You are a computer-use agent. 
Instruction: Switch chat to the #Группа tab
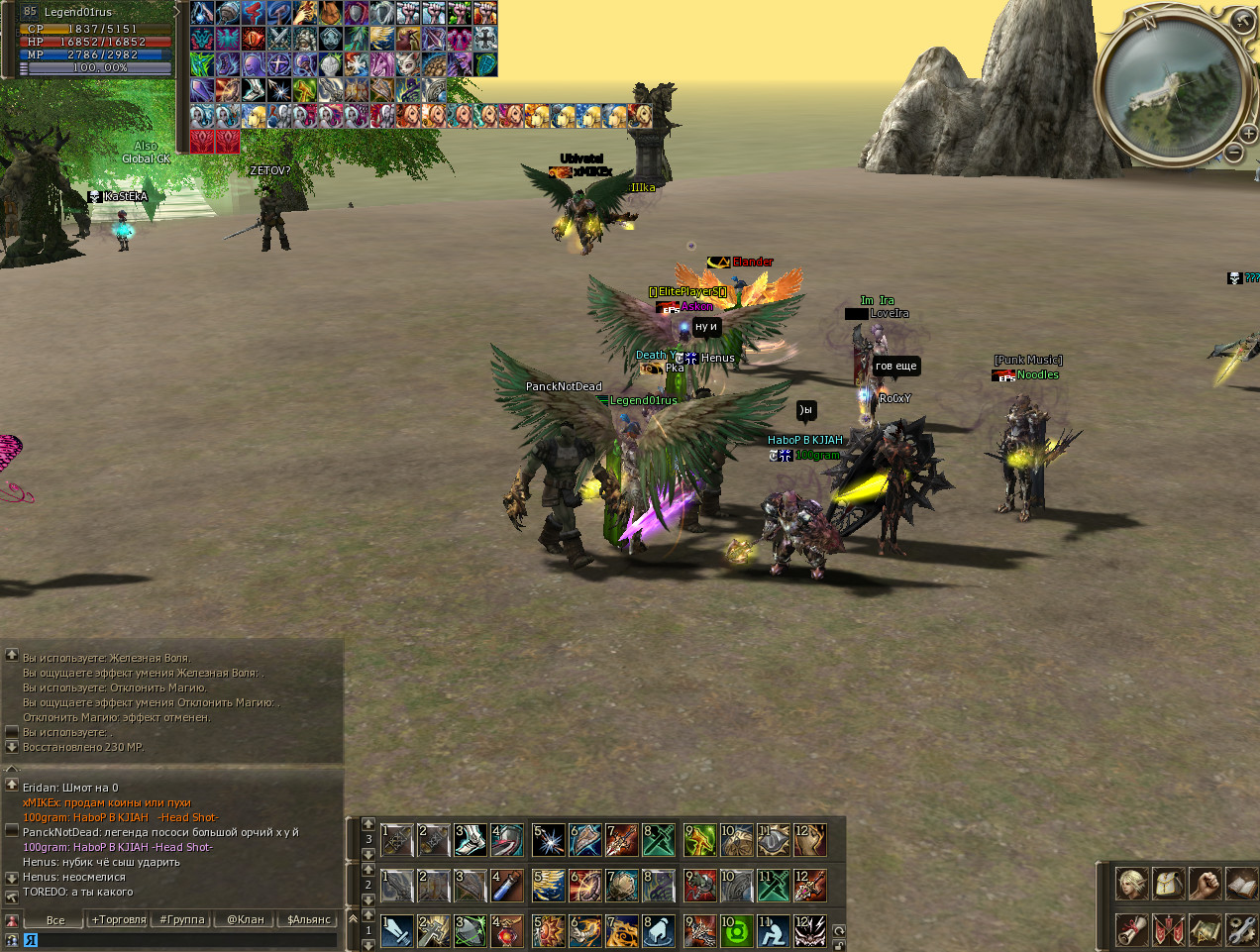[182, 920]
